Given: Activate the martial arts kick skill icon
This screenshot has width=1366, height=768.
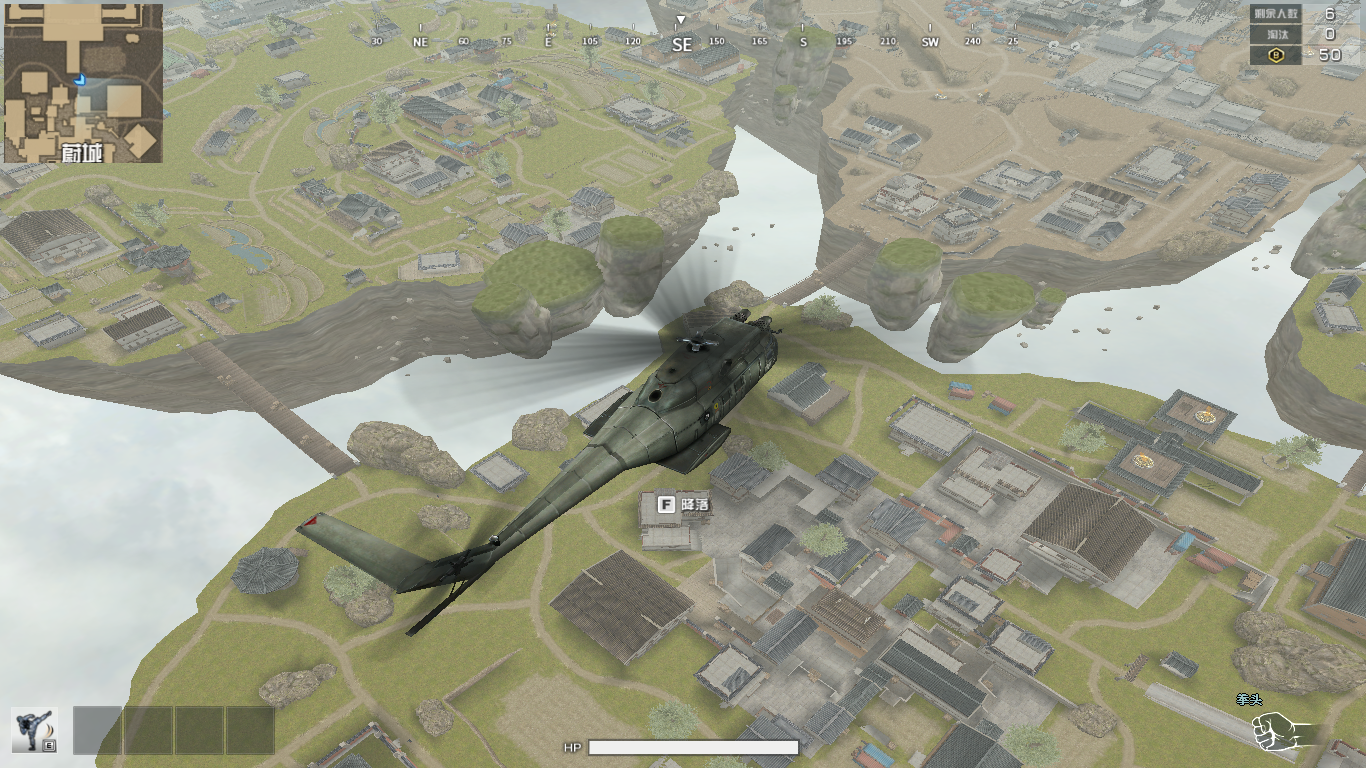Looking at the screenshot, I should point(35,729).
